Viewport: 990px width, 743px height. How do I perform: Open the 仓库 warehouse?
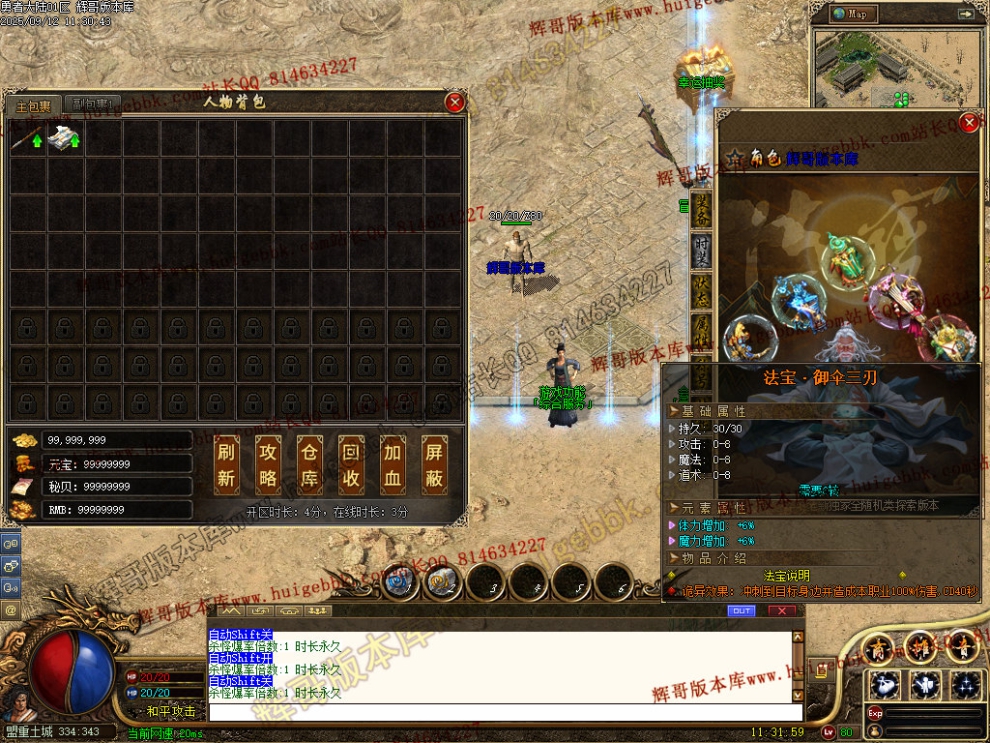pyautogui.click(x=310, y=465)
